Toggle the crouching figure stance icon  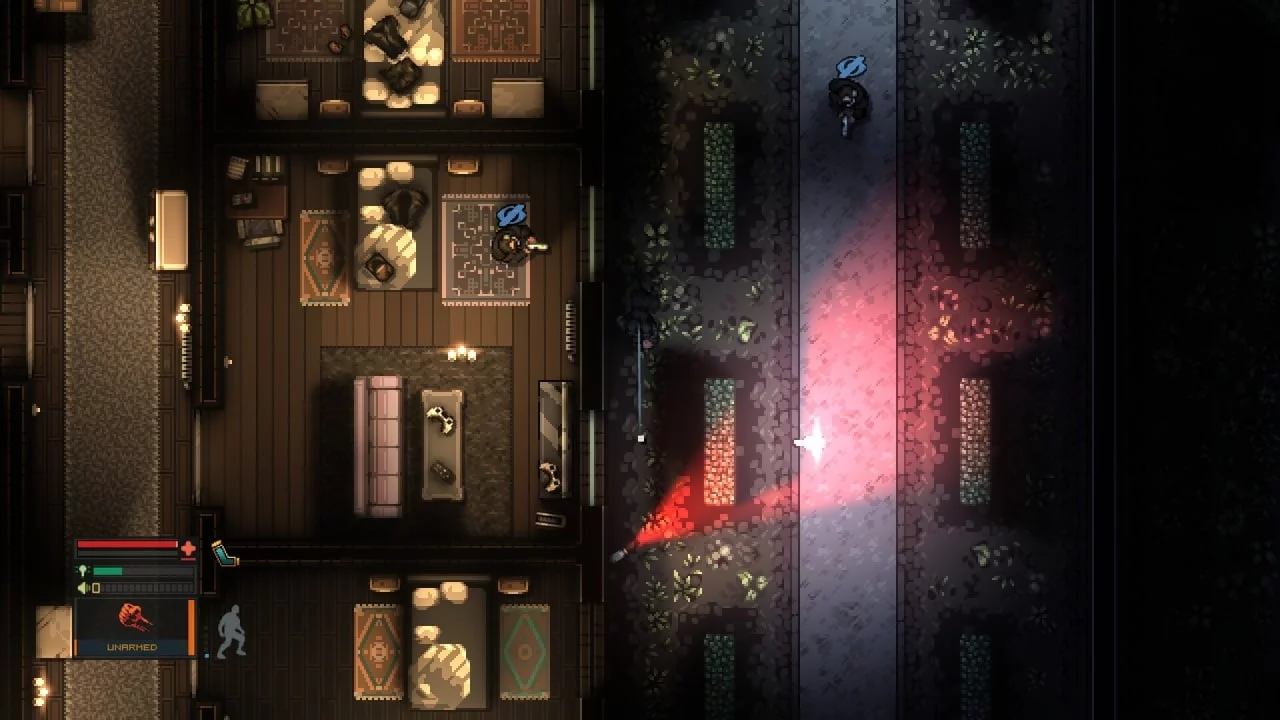click(x=231, y=631)
